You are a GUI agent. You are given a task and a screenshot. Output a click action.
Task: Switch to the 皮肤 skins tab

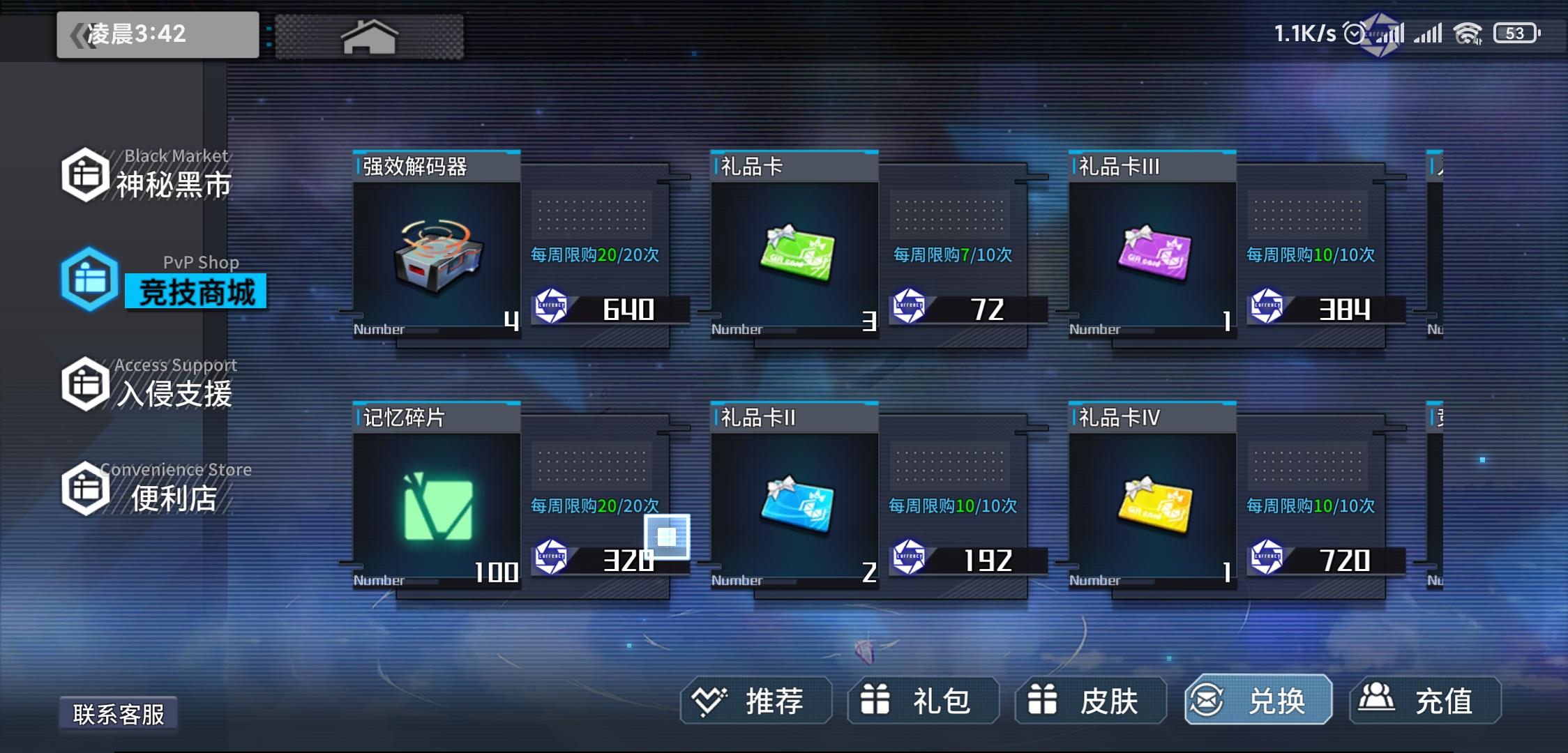(x=1088, y=701)
